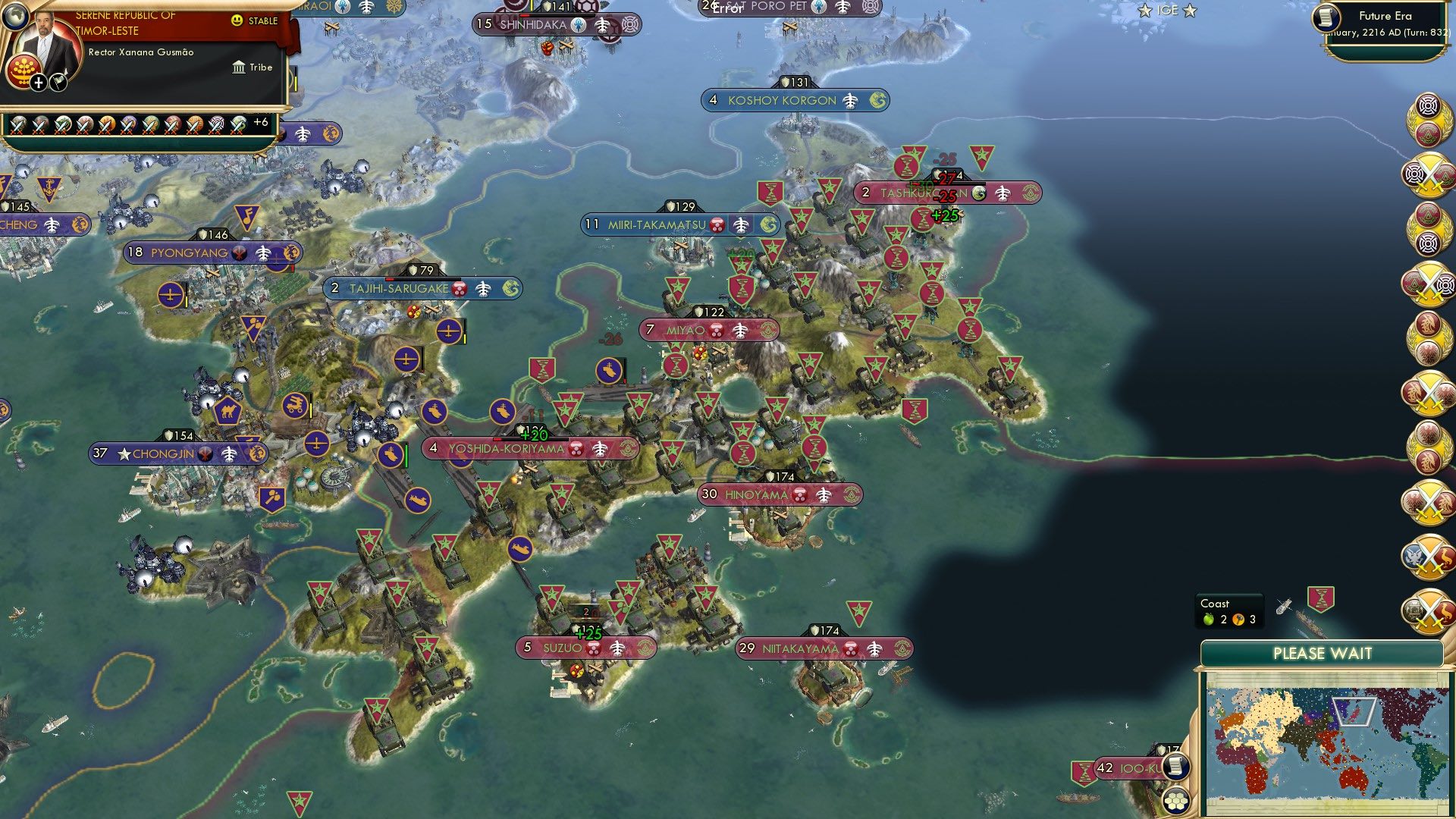The image size is (1456, 819).
Task: Click the aircraft icon on the Niitakayama city banner
Action: click(x=874, y=649)
